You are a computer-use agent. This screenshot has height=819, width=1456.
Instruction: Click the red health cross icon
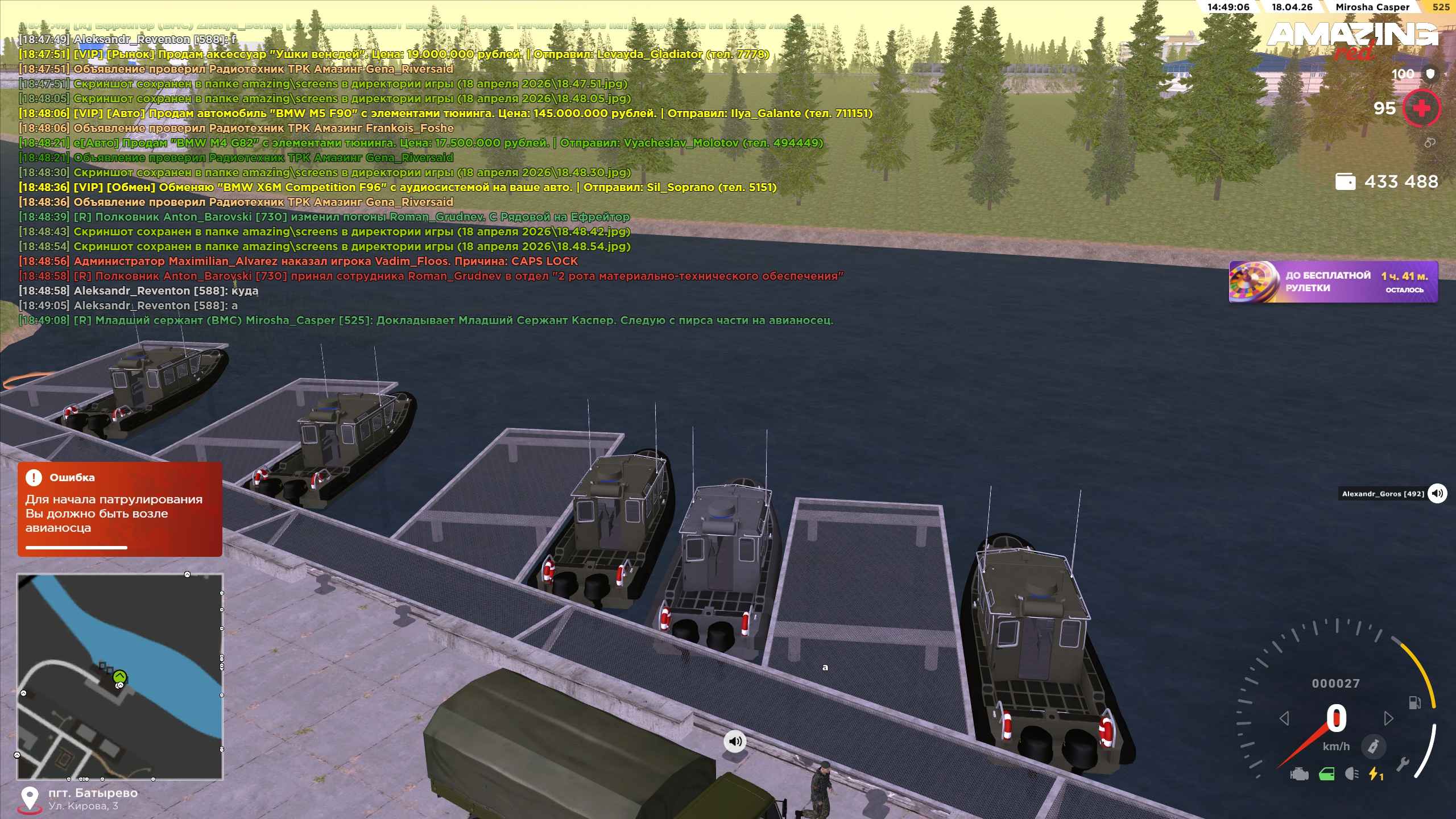click(1421, 108)
